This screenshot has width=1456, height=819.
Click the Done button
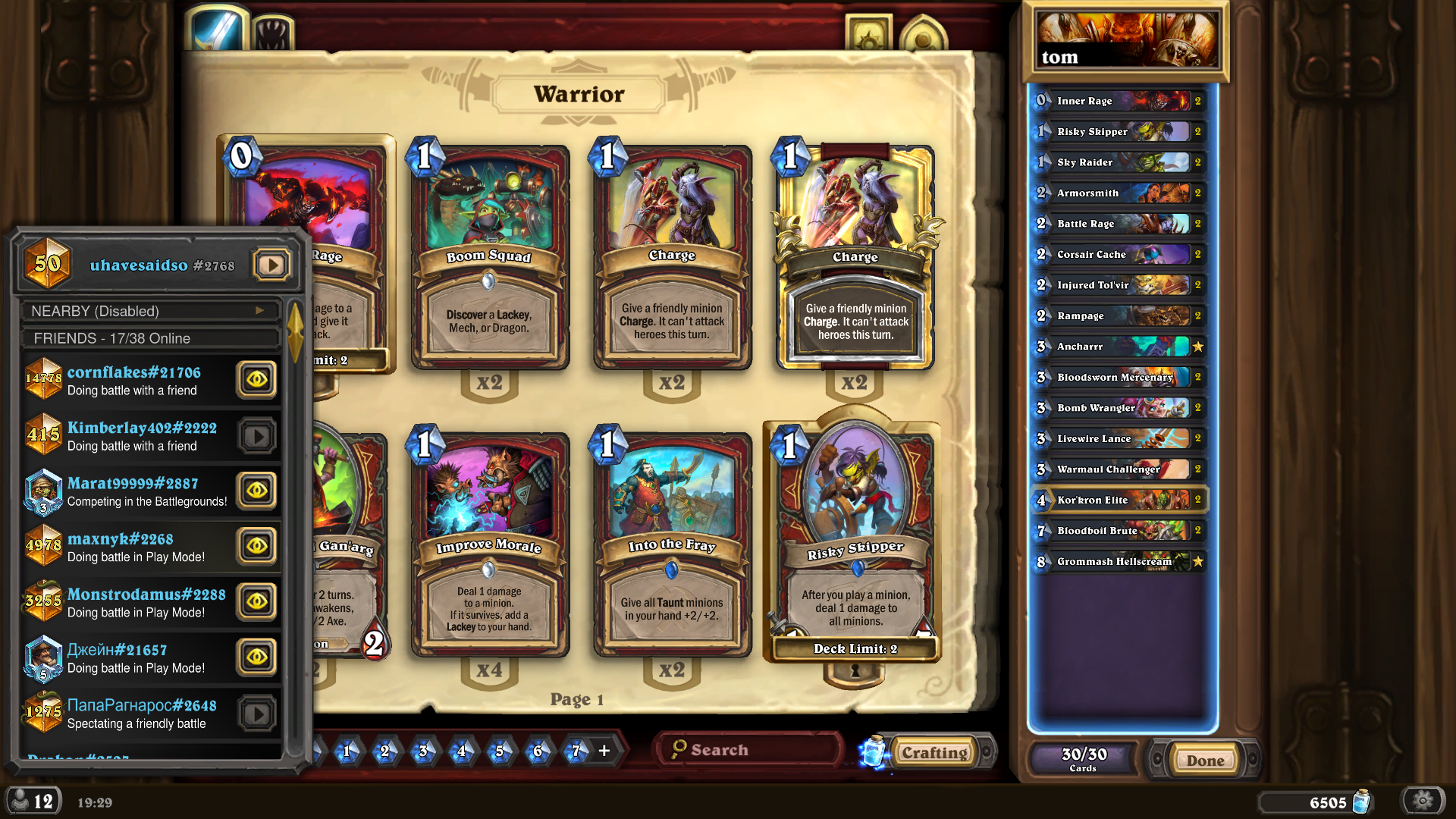1204,759
